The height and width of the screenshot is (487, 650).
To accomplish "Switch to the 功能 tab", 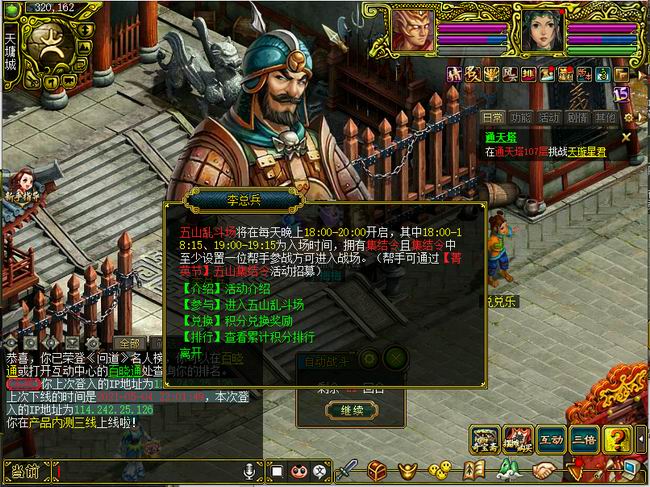I will (520, 117).
